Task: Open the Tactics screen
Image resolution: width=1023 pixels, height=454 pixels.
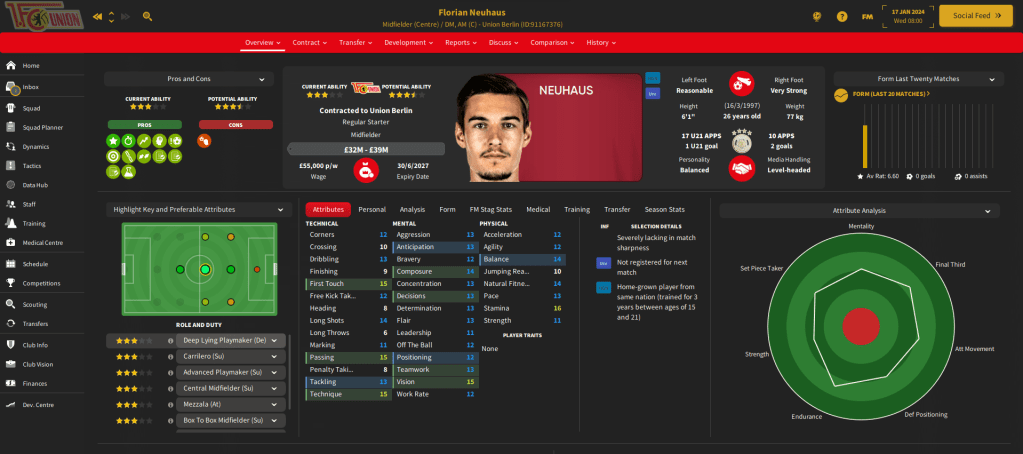Action: coord(32,166)
